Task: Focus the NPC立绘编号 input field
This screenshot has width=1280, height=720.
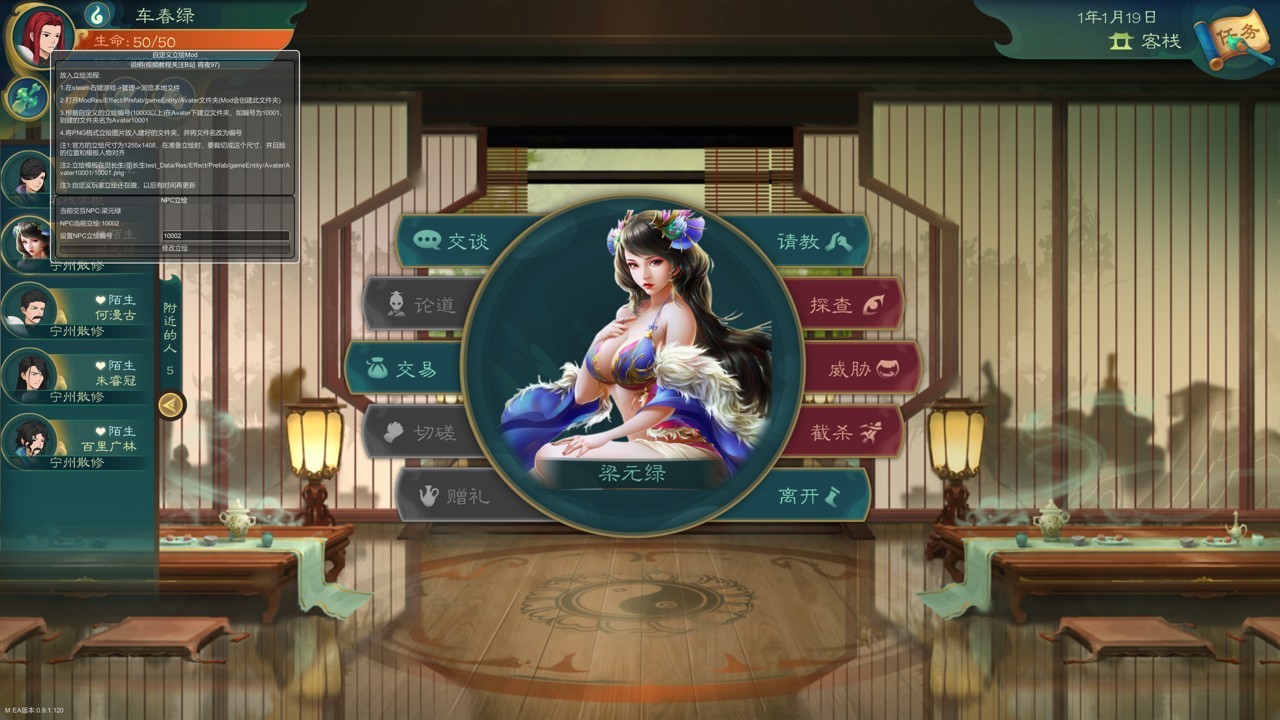Action: click(225, 236)
